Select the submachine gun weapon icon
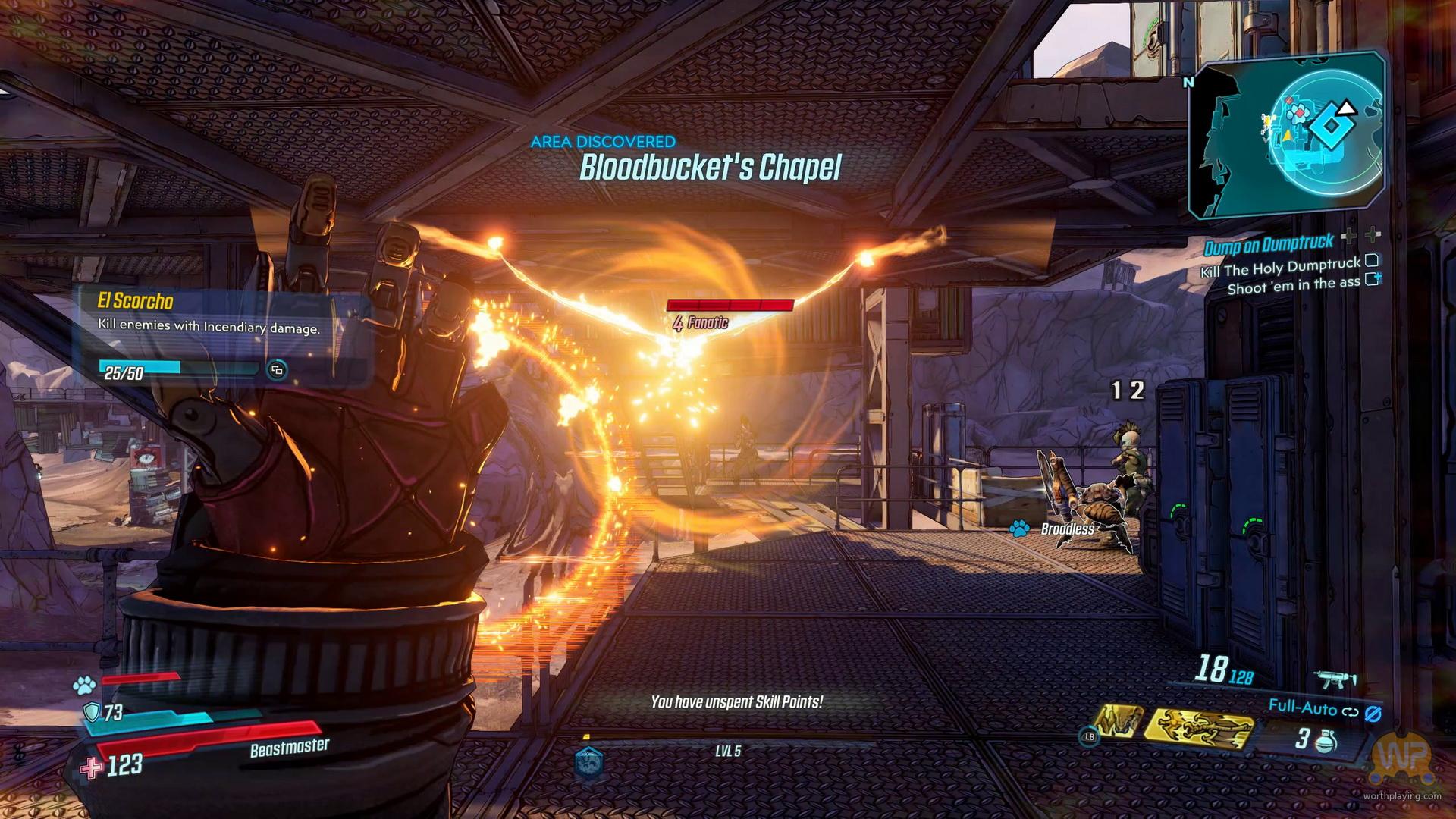Viewport: 1456px width, 819px height. [x=1336, y=678]
